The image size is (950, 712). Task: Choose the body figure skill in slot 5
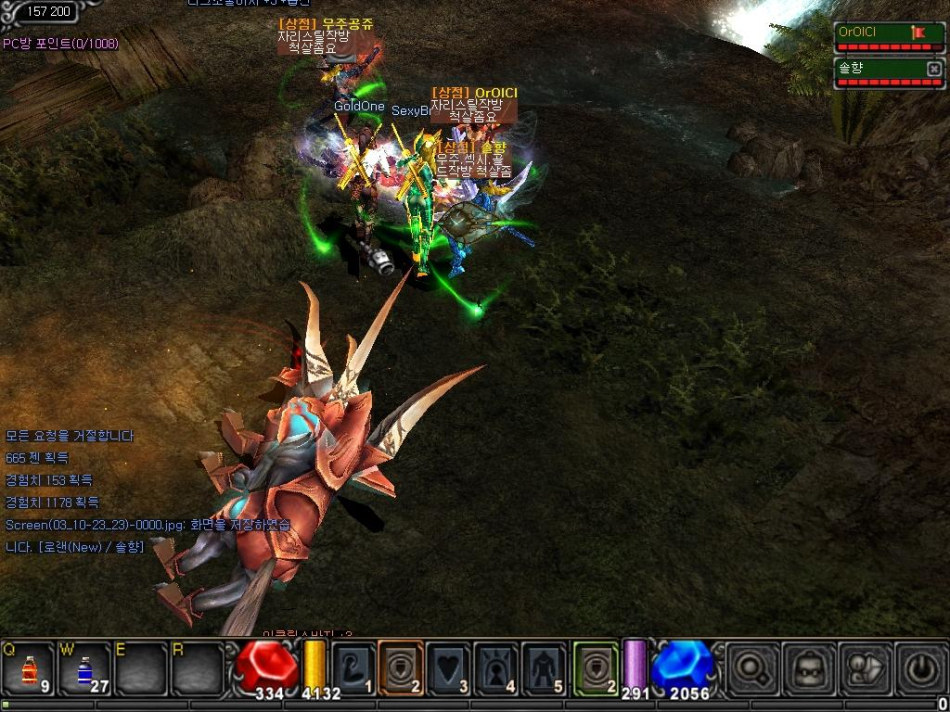point(546,667)
